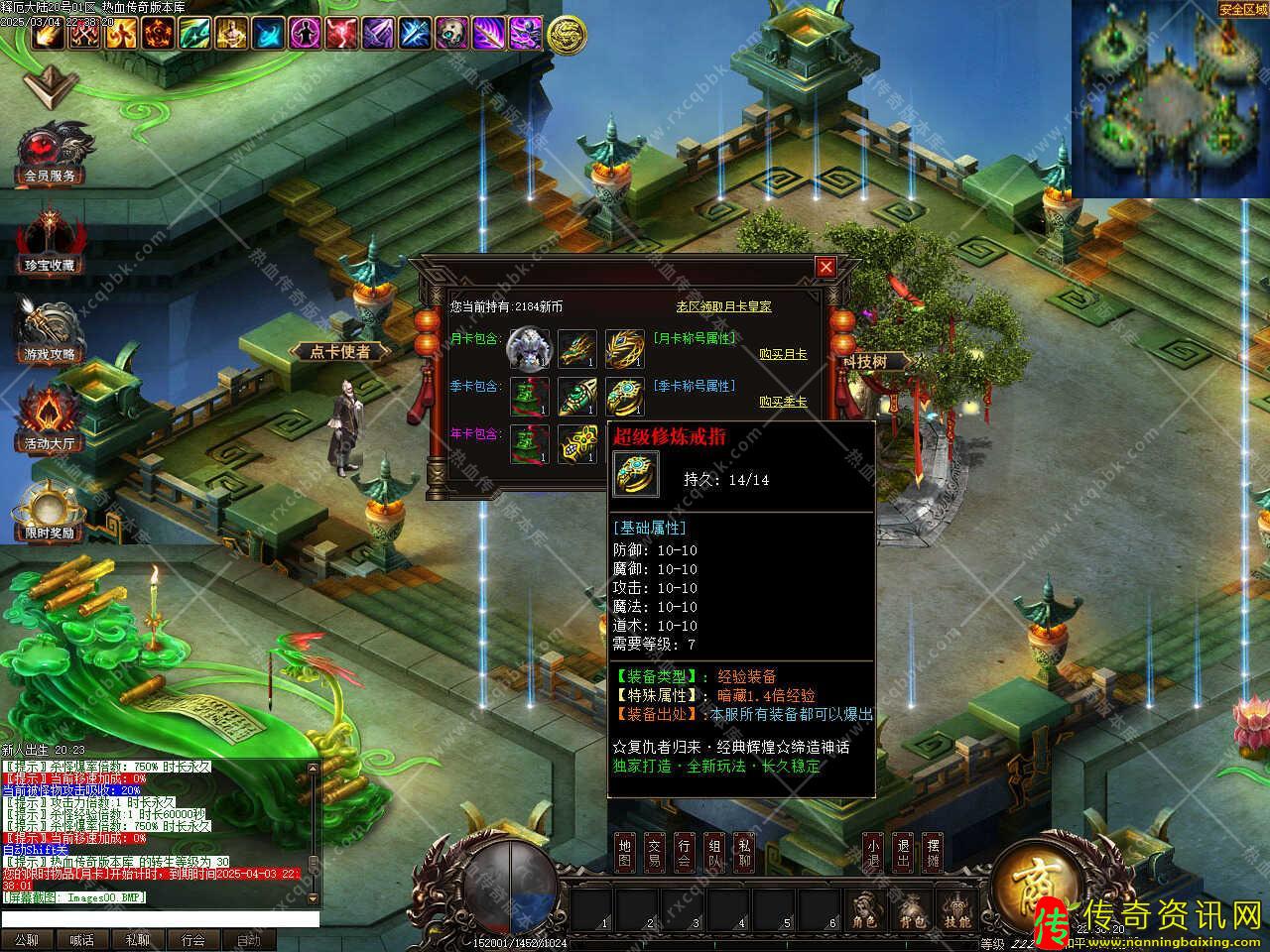The image size is (1270, 952).
Task: Select the white beast item in monthly card row
Action: click(528, 349)
